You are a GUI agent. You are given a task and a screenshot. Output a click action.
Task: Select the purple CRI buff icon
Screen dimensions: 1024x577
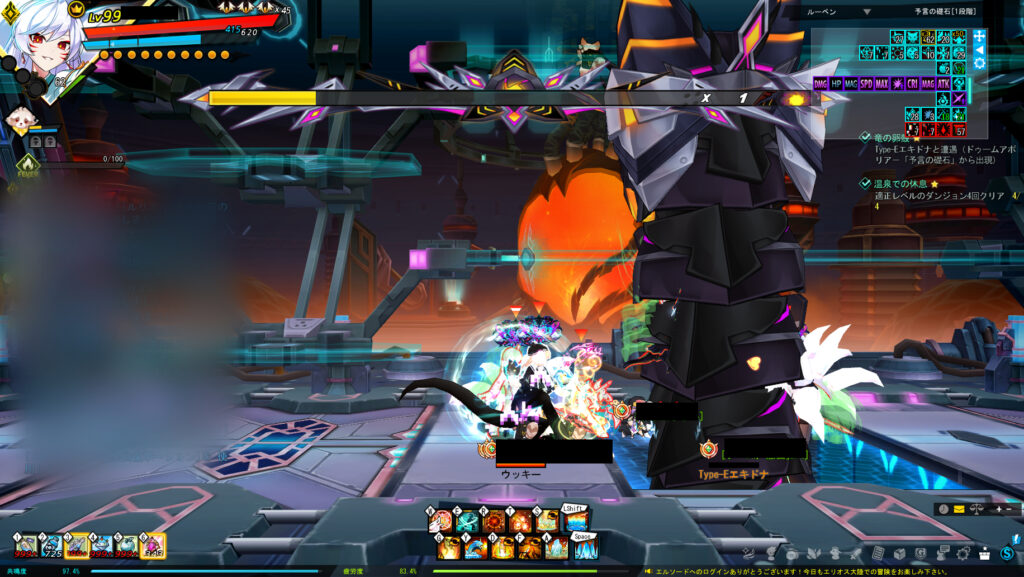pyautogui.click(x=913, y=84)
